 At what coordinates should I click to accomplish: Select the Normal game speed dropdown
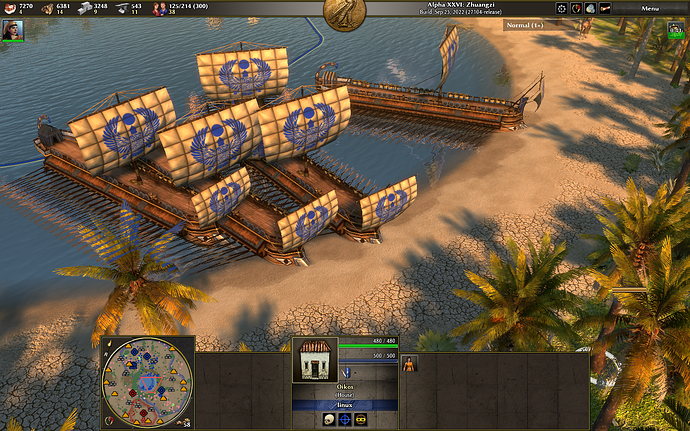pos(525,24)
